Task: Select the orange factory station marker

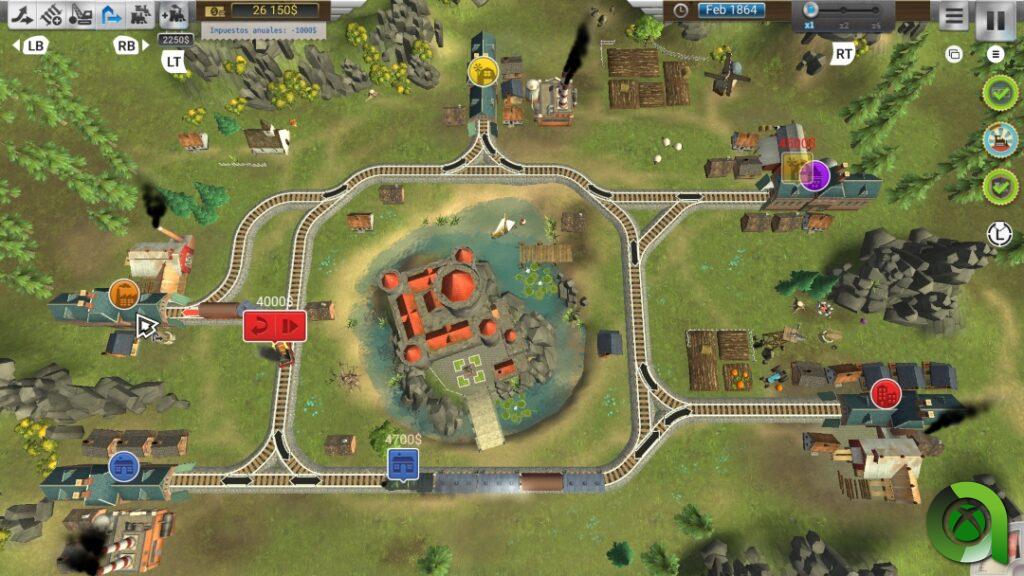Action: [x=124, y=294]
